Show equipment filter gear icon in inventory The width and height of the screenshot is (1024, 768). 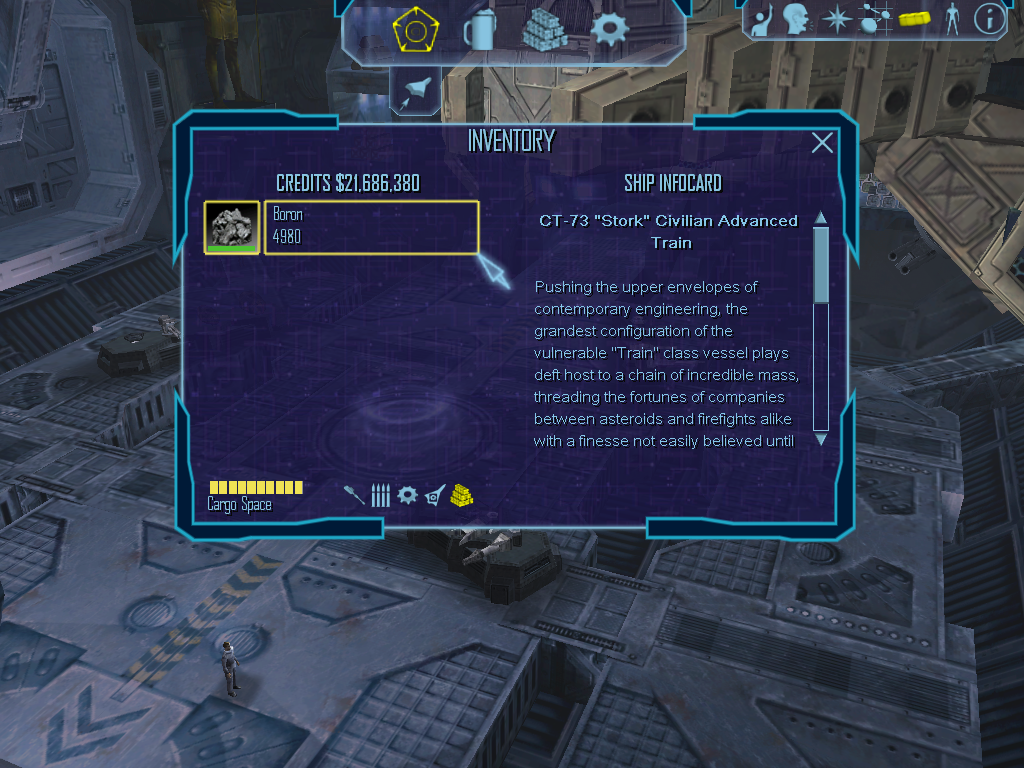click(407, 495)
